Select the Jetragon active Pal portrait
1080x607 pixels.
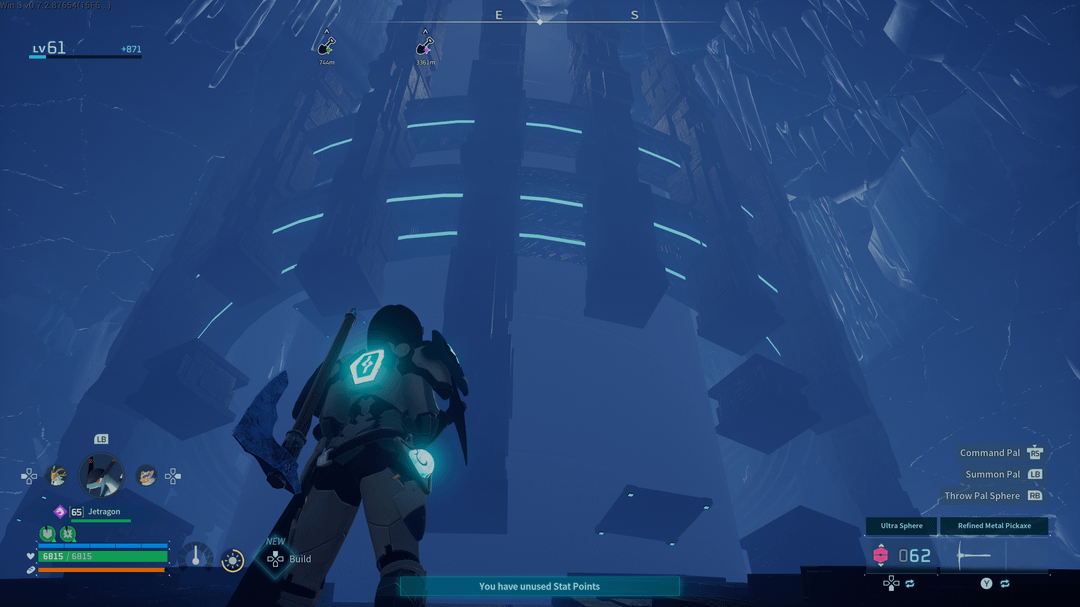point(101,476)
